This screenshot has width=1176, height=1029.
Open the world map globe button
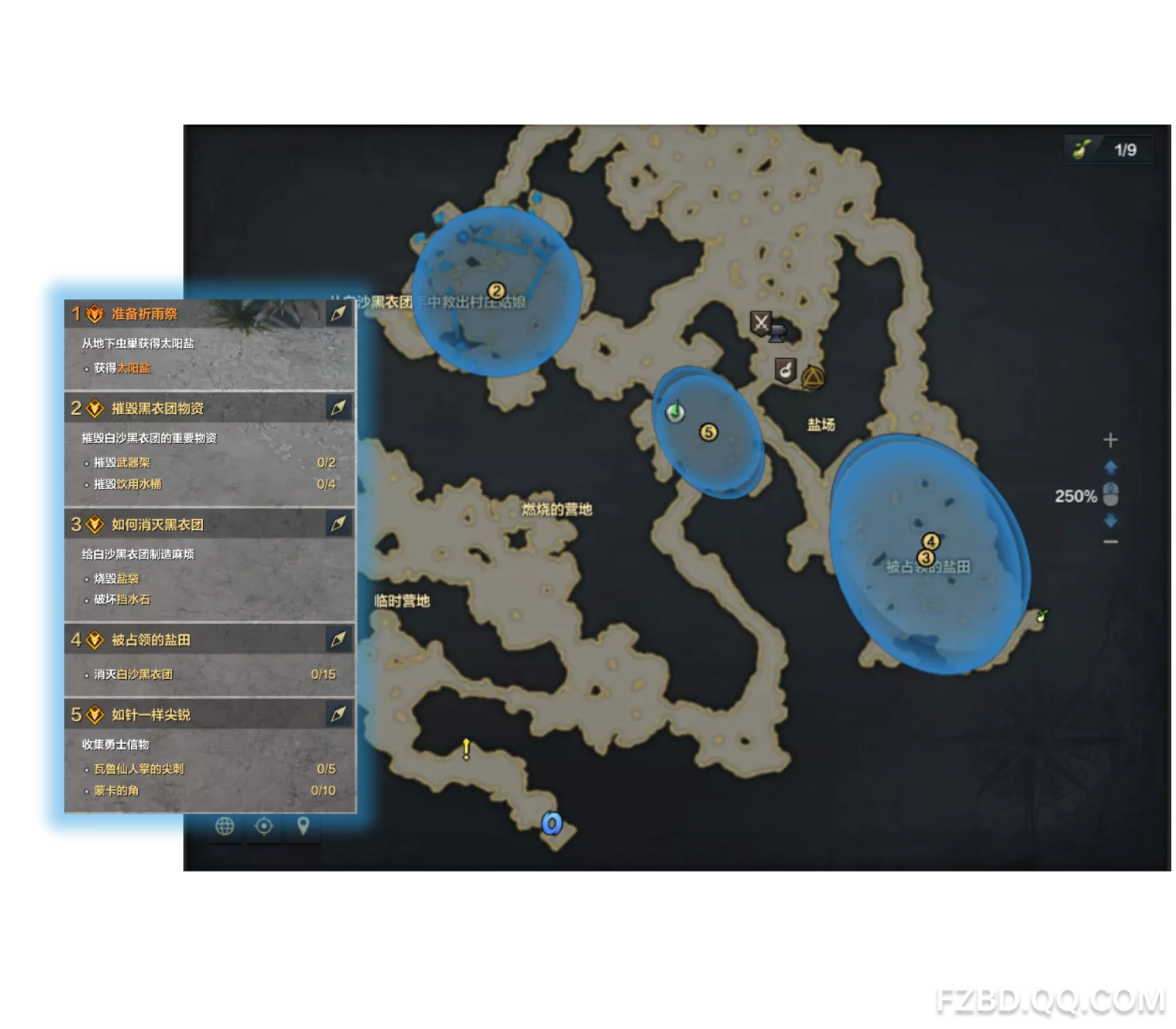pos(225,826)
